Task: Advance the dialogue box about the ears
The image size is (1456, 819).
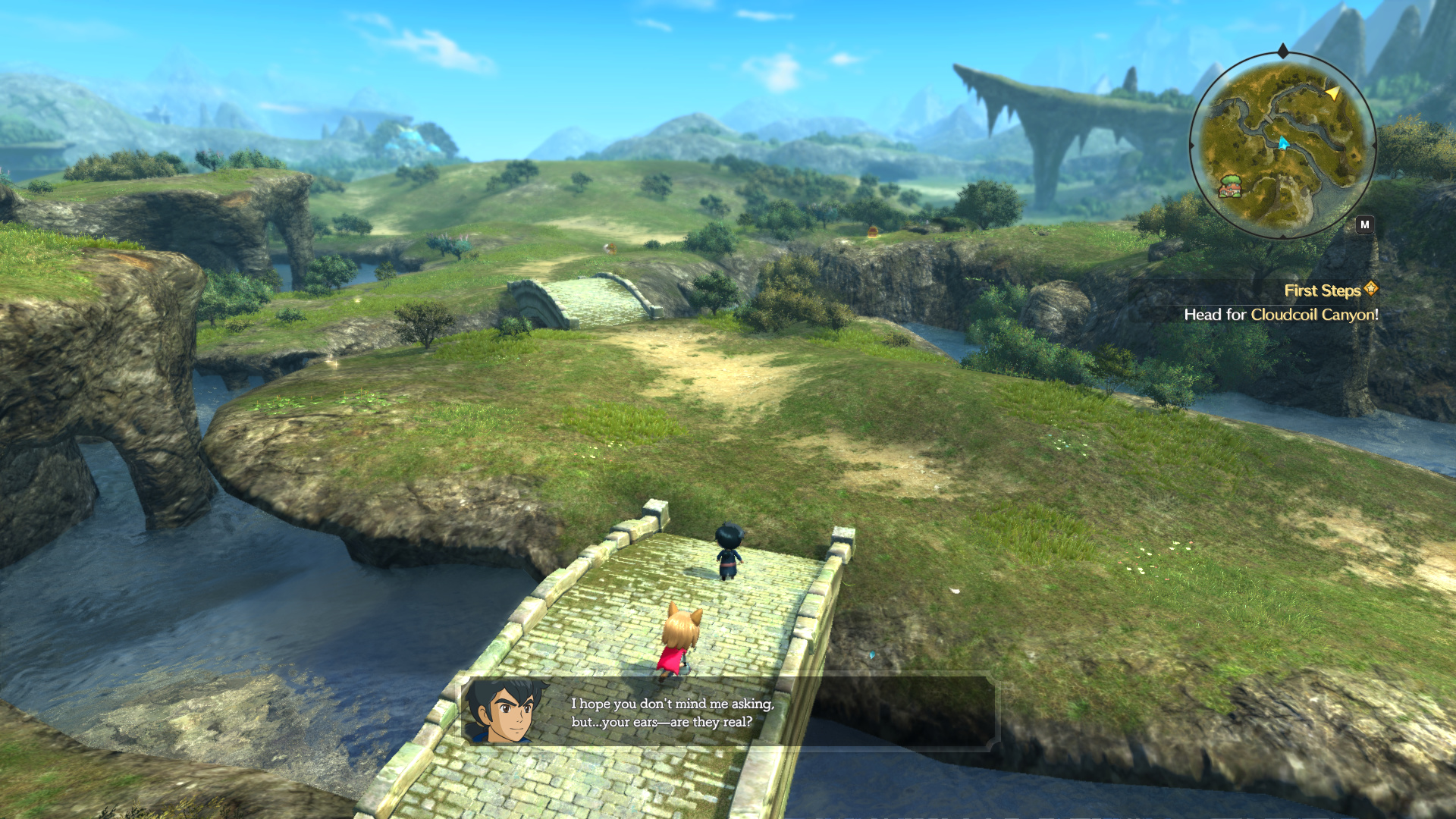Action: pos(730,711)
